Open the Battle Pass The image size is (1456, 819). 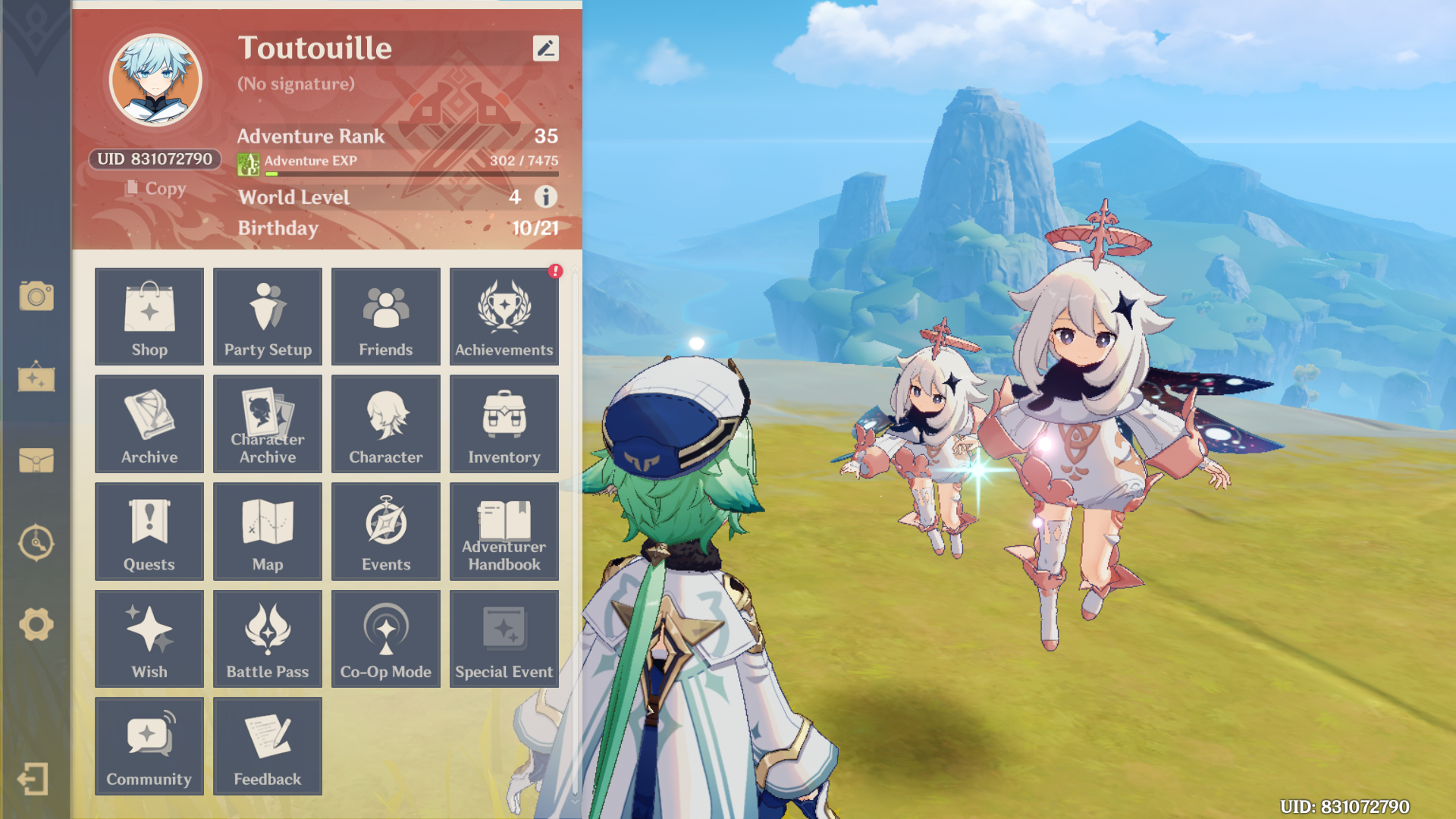(x=267, y=639)
